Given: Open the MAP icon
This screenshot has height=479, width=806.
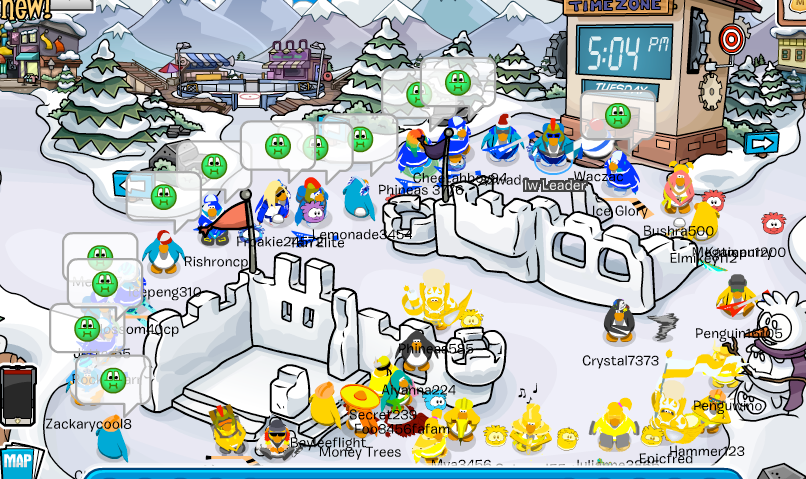Looking at the screenshot, I should pos(16,462).
